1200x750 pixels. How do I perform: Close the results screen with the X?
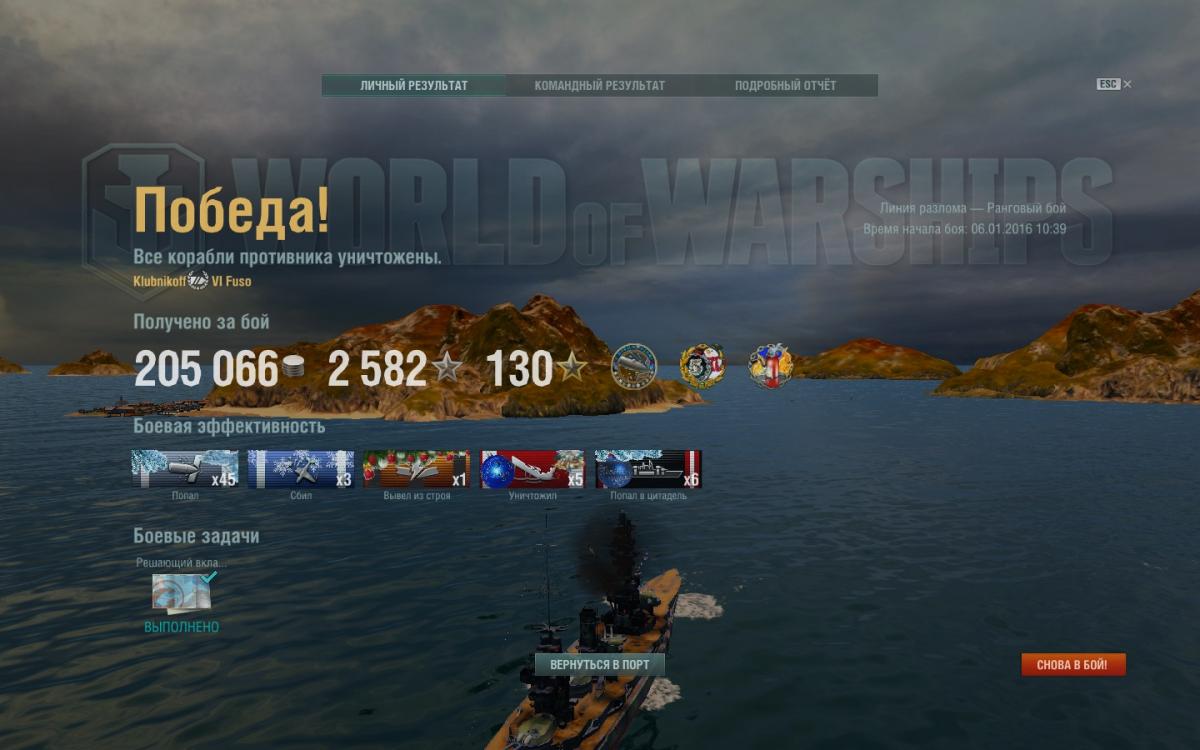pos(1127,85)
